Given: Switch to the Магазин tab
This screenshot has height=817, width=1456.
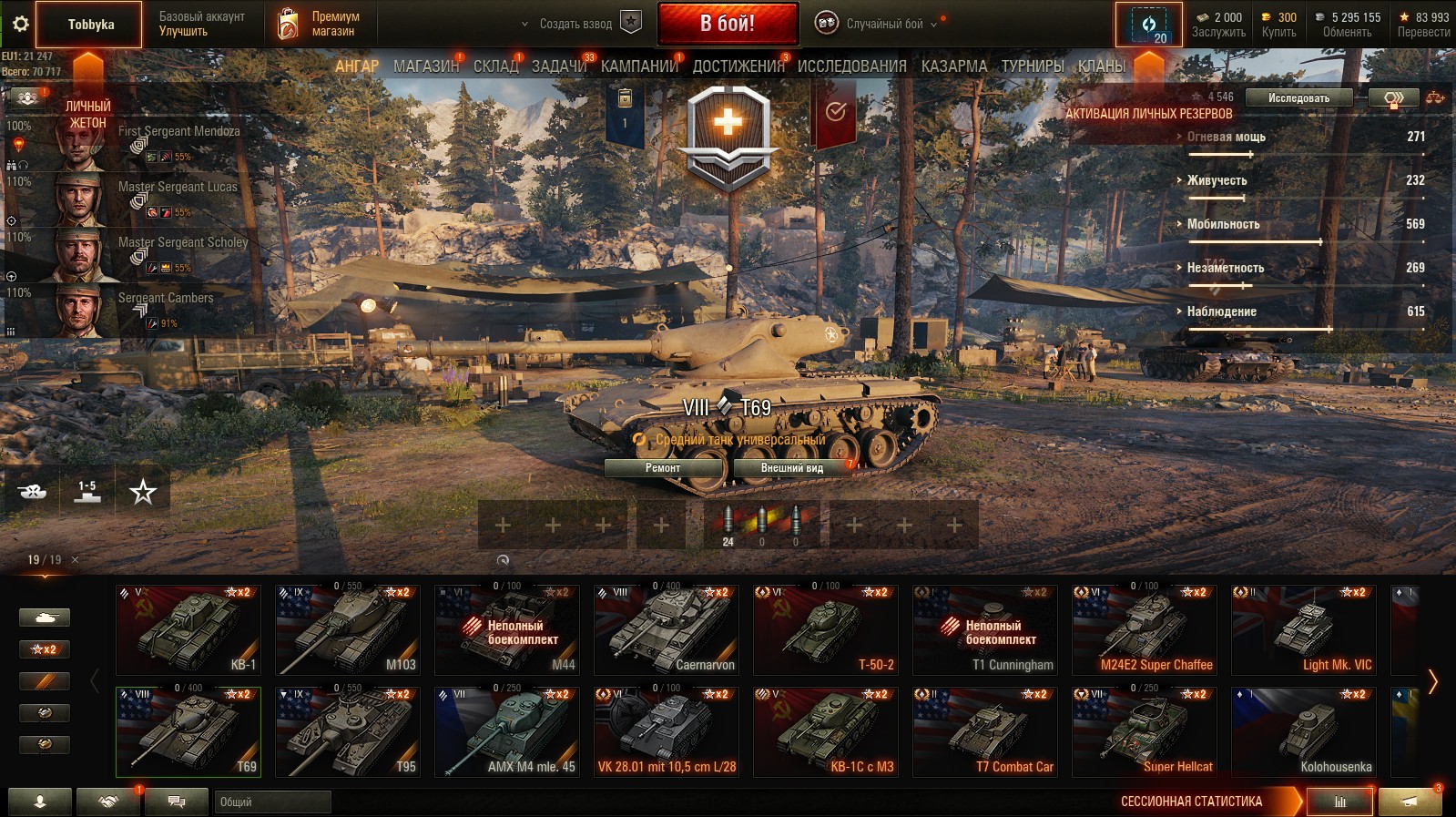Looking at the screenshot, I should click(425, 66).
